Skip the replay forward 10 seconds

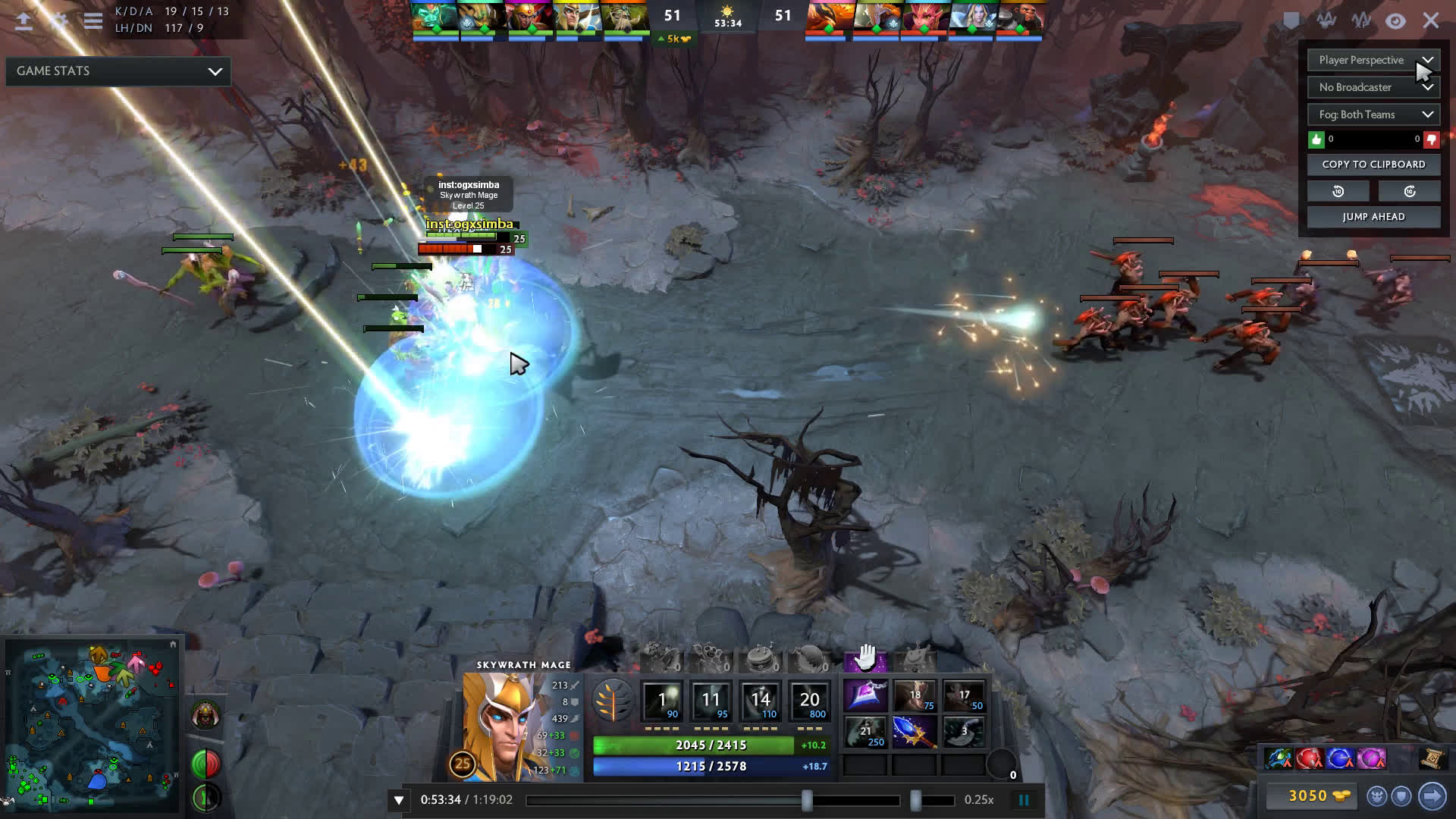coord(1409,191)
